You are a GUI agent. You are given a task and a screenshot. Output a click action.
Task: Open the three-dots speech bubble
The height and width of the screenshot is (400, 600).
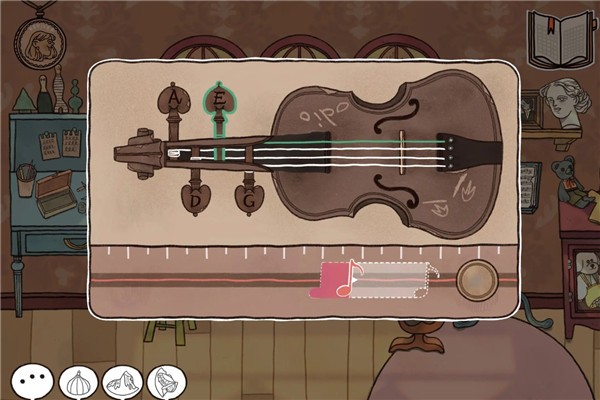(32, 381)
